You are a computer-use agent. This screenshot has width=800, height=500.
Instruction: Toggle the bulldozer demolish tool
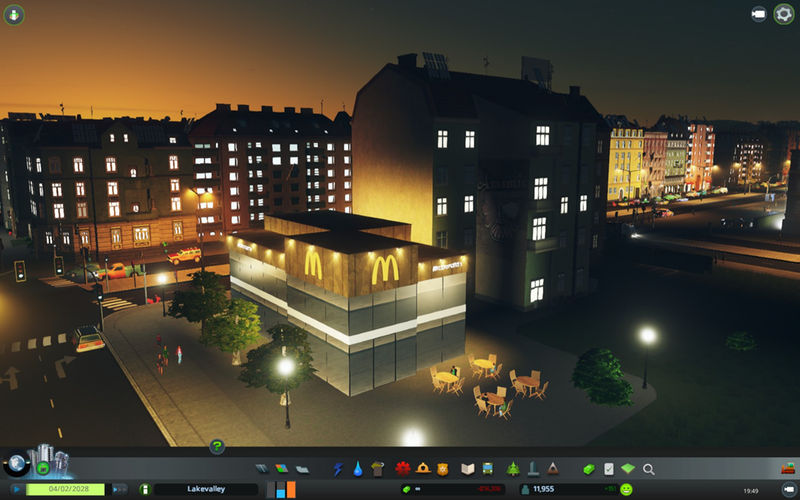pos(788,468)
